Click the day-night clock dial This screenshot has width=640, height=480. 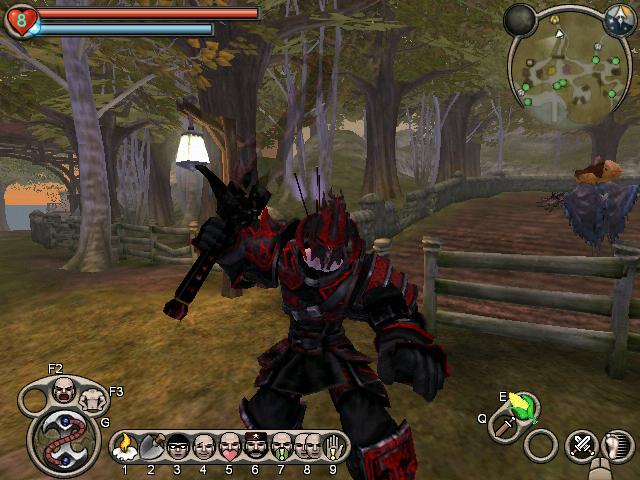pos(620,17)
